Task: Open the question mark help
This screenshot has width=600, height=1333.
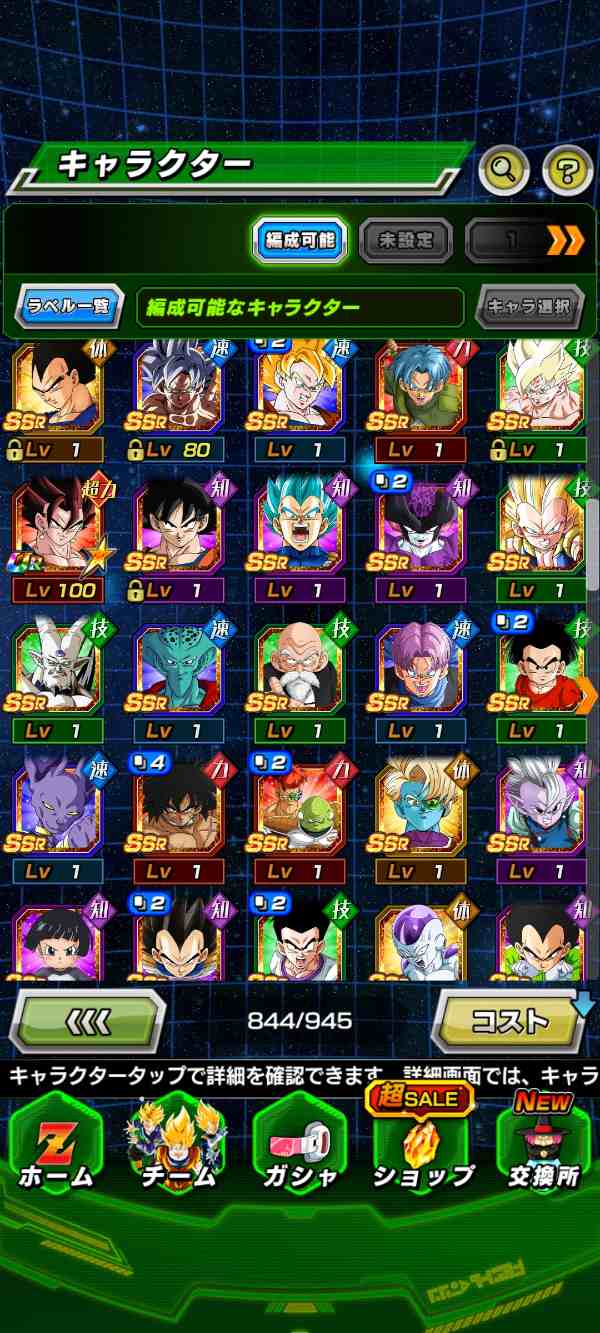Action: pos(567,171)
